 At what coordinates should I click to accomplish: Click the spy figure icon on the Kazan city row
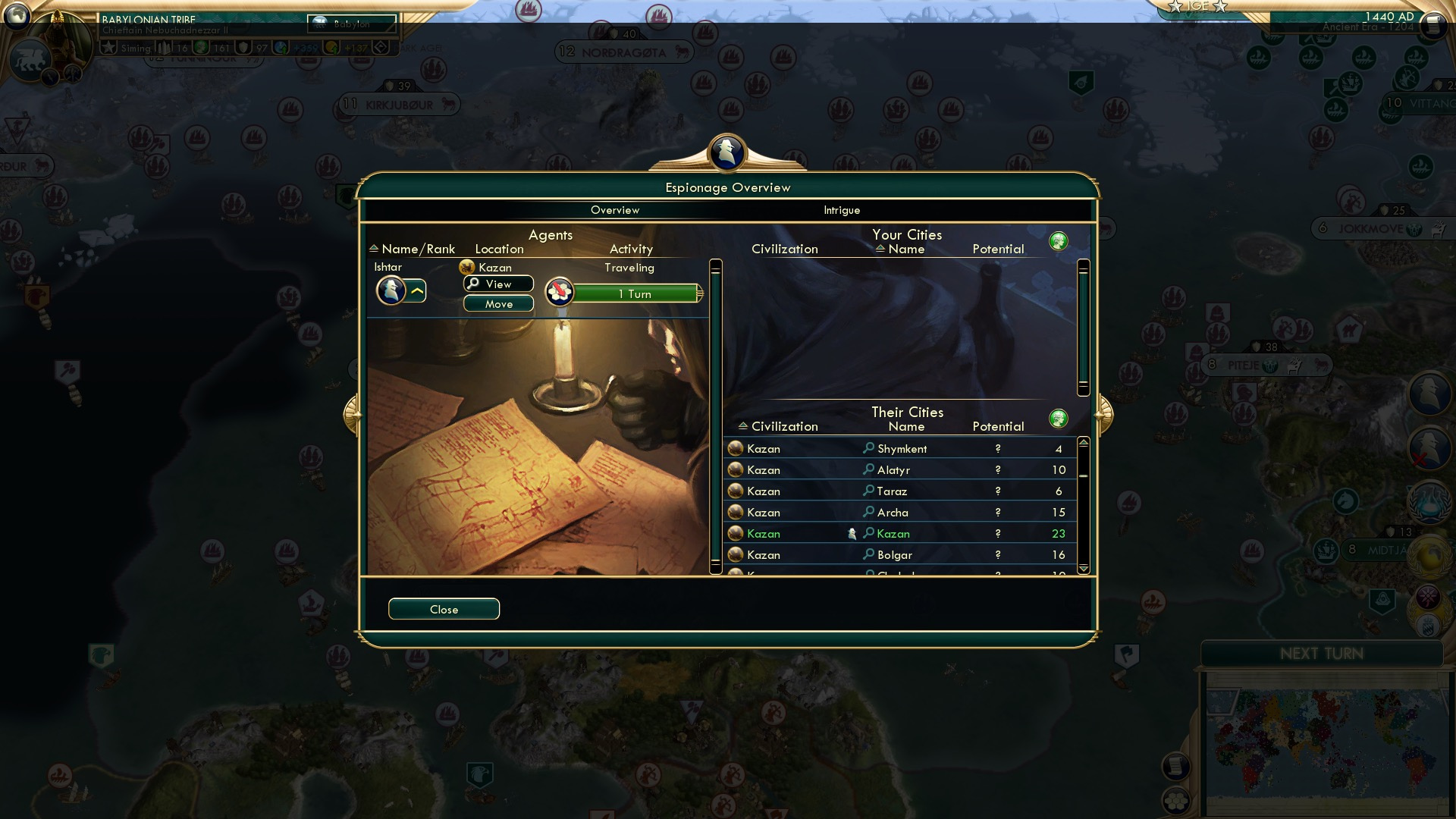coord(854,533)
